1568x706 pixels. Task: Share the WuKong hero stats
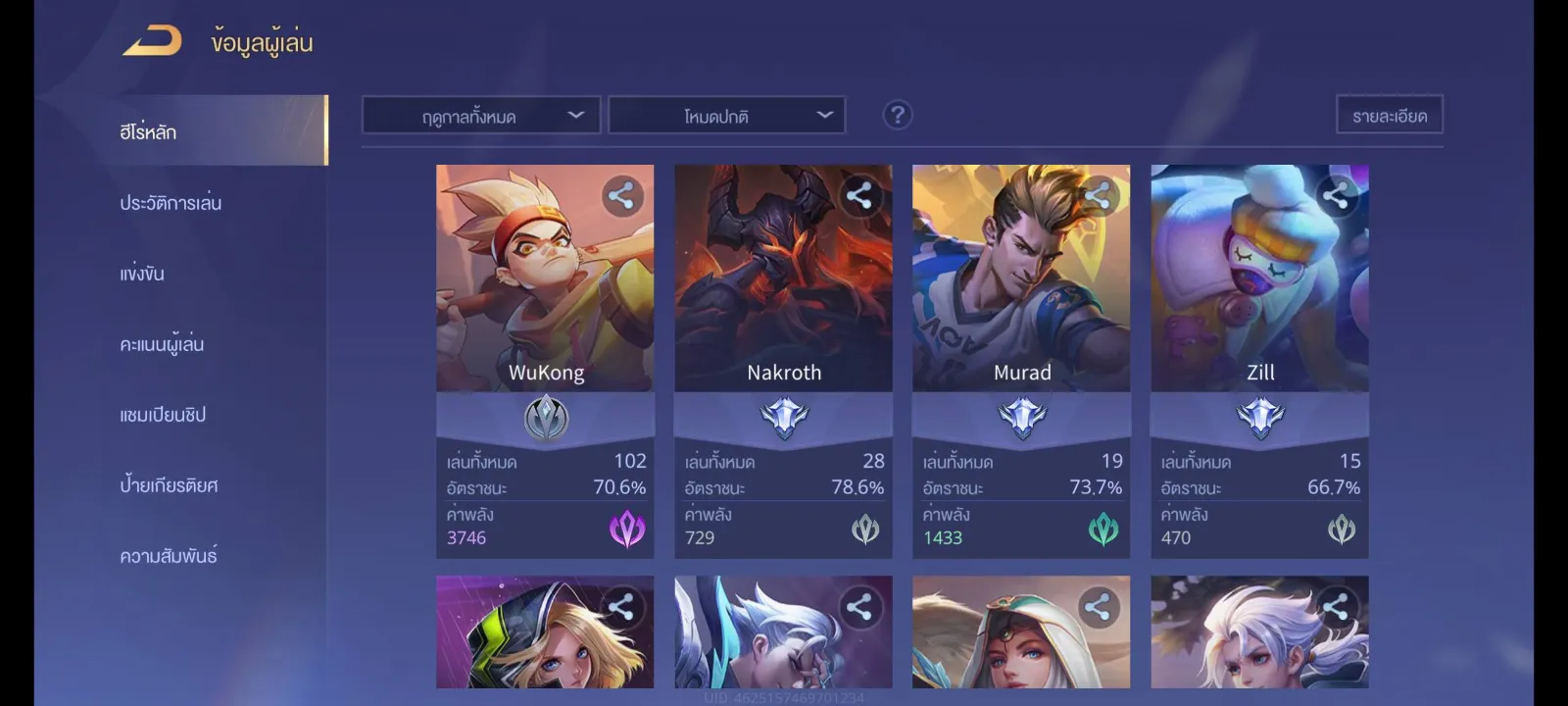pos(621,196)
